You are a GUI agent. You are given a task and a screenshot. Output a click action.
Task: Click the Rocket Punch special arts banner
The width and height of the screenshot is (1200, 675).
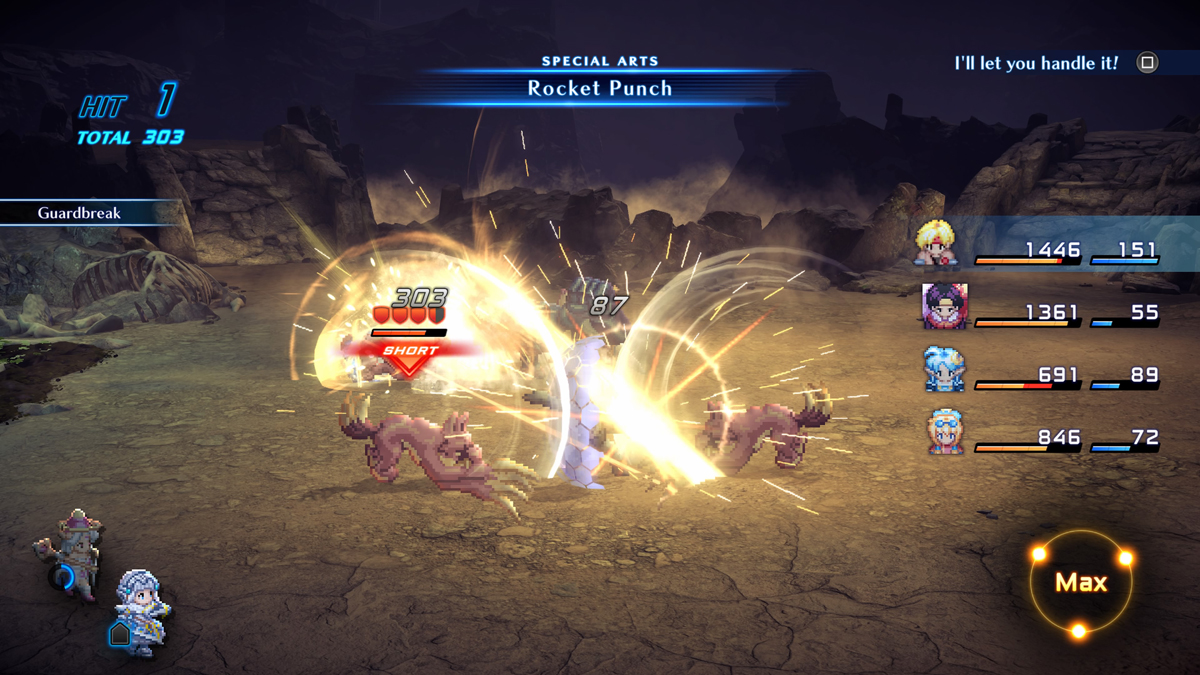[600, 88]
